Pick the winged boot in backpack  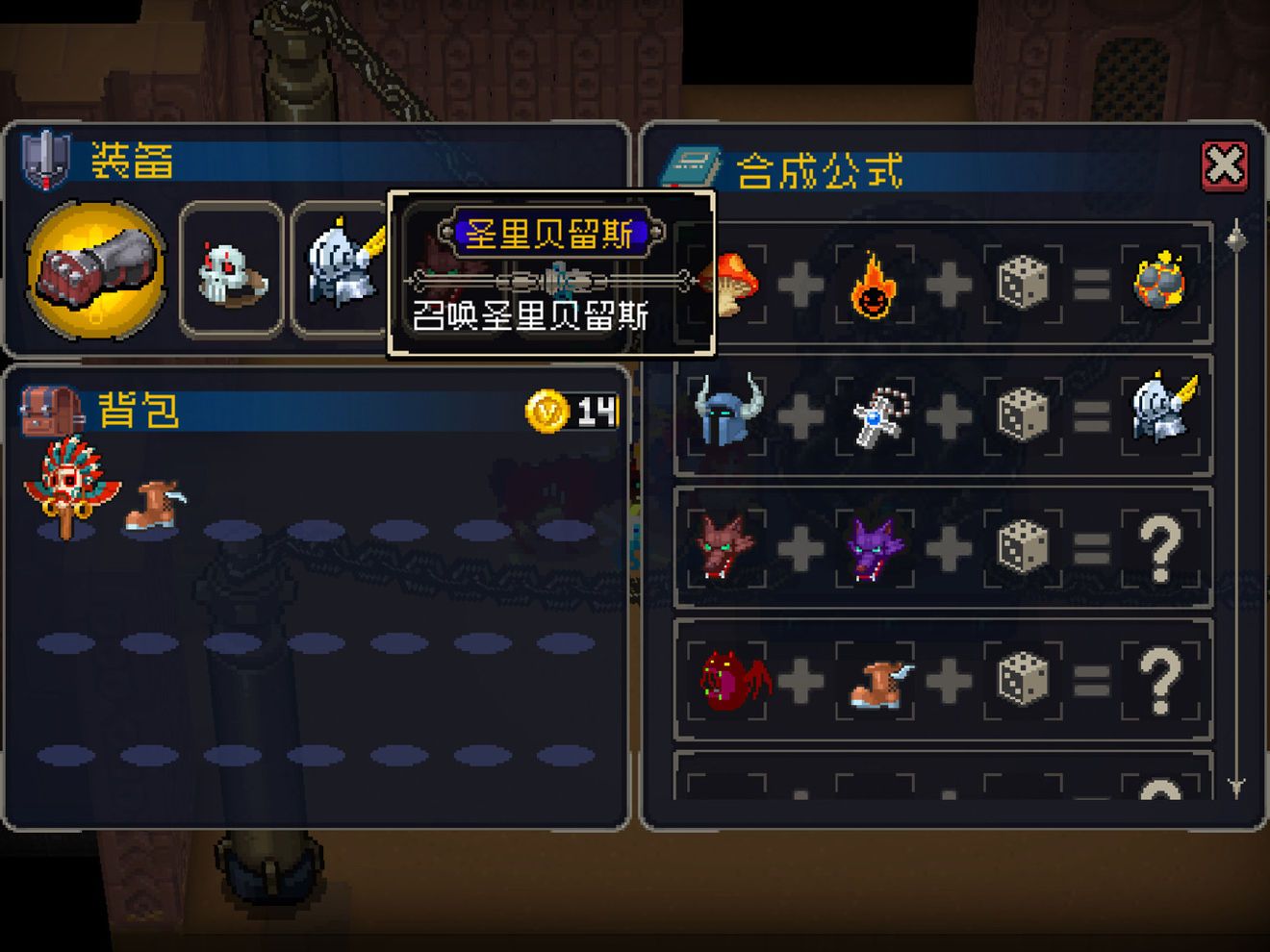click(153, 504)
